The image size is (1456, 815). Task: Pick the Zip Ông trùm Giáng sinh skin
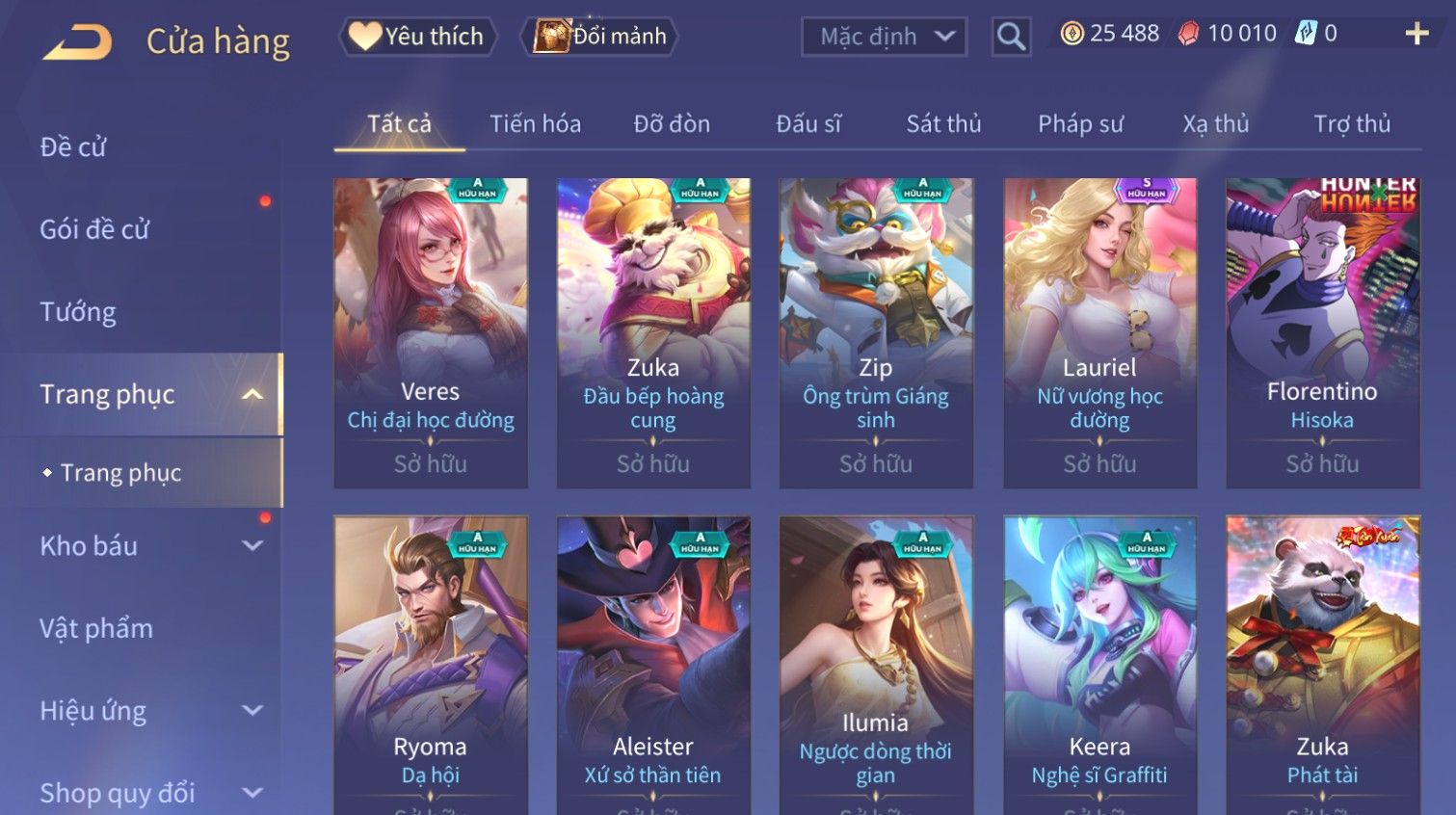(x=876, y=332)
